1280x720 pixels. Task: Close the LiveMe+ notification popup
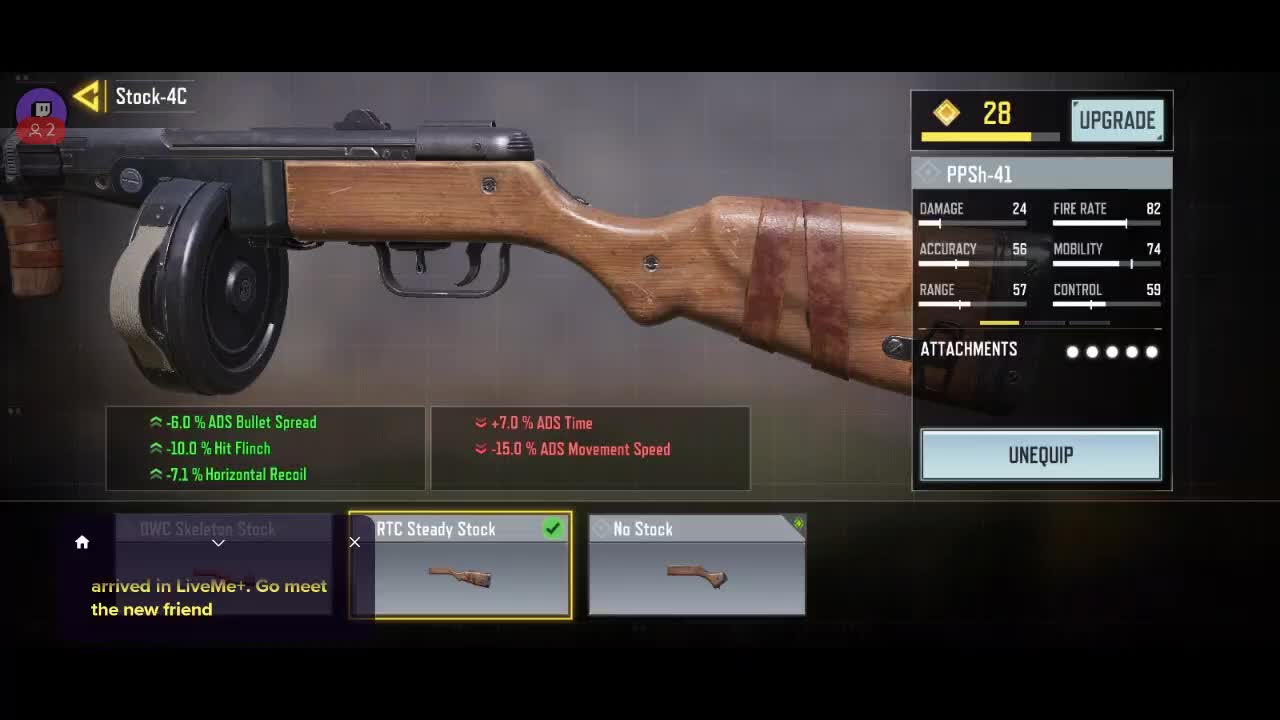pyautogui.click(x=355, y=542)
